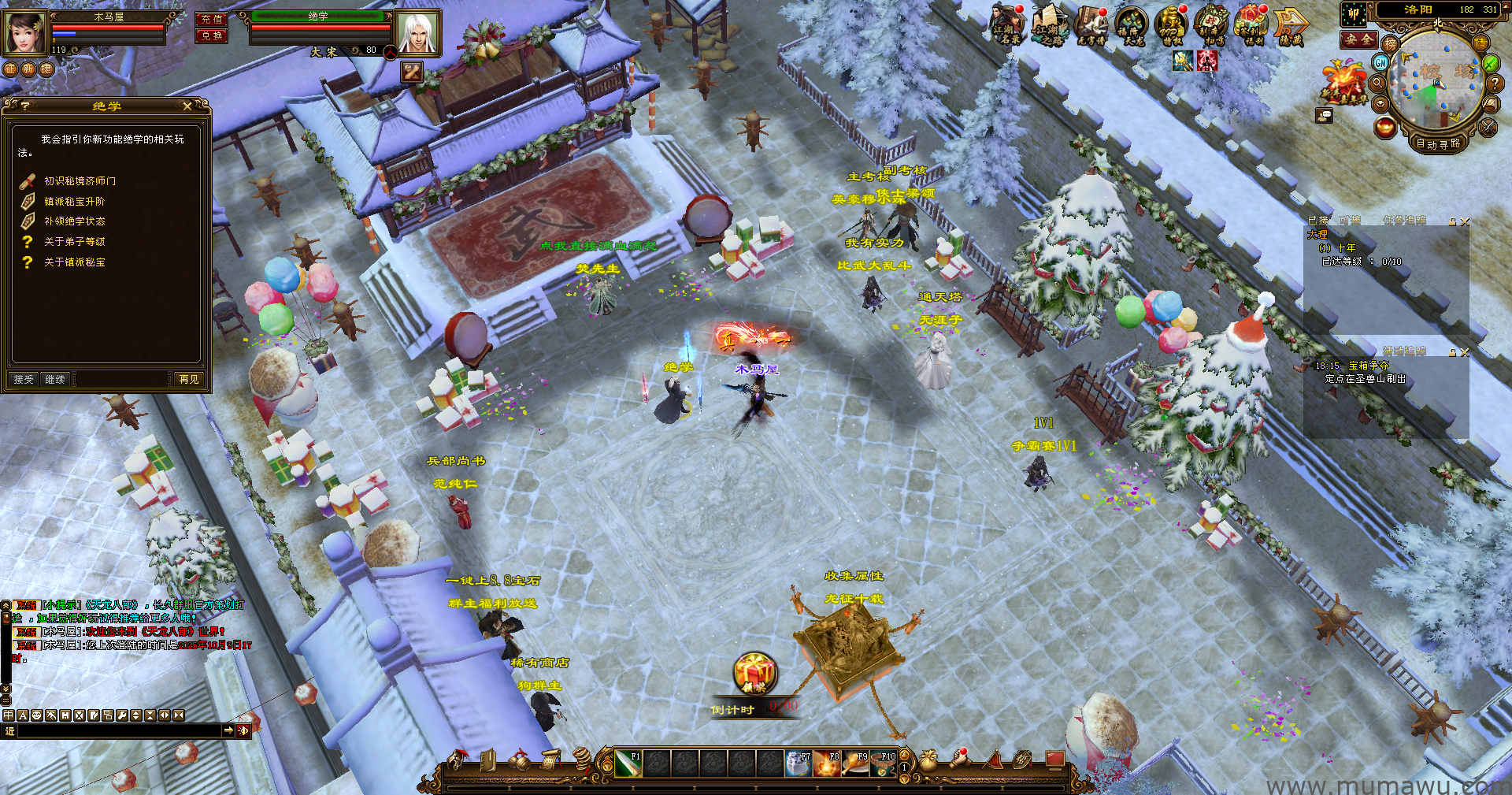Open the bag pouch icon
1512x795 pixels.
coord(929,760)
